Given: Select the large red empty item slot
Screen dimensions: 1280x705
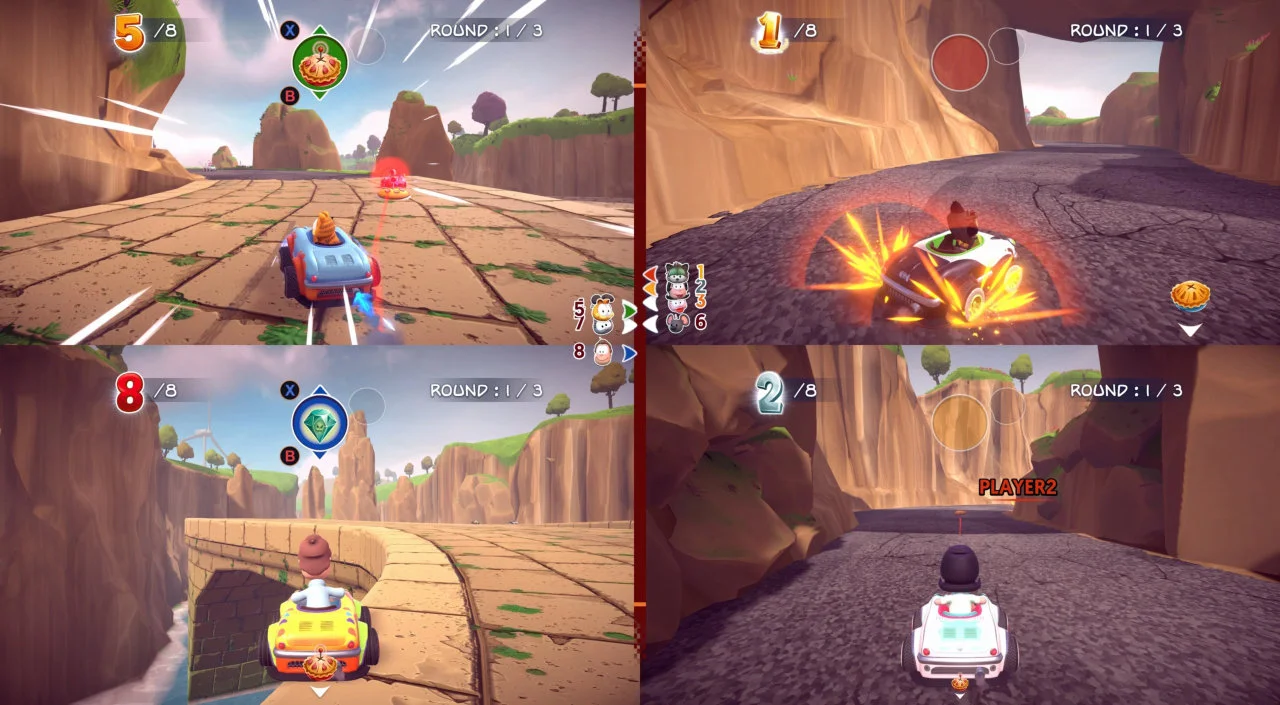Looking at the screenshot, I should [959, 62].
